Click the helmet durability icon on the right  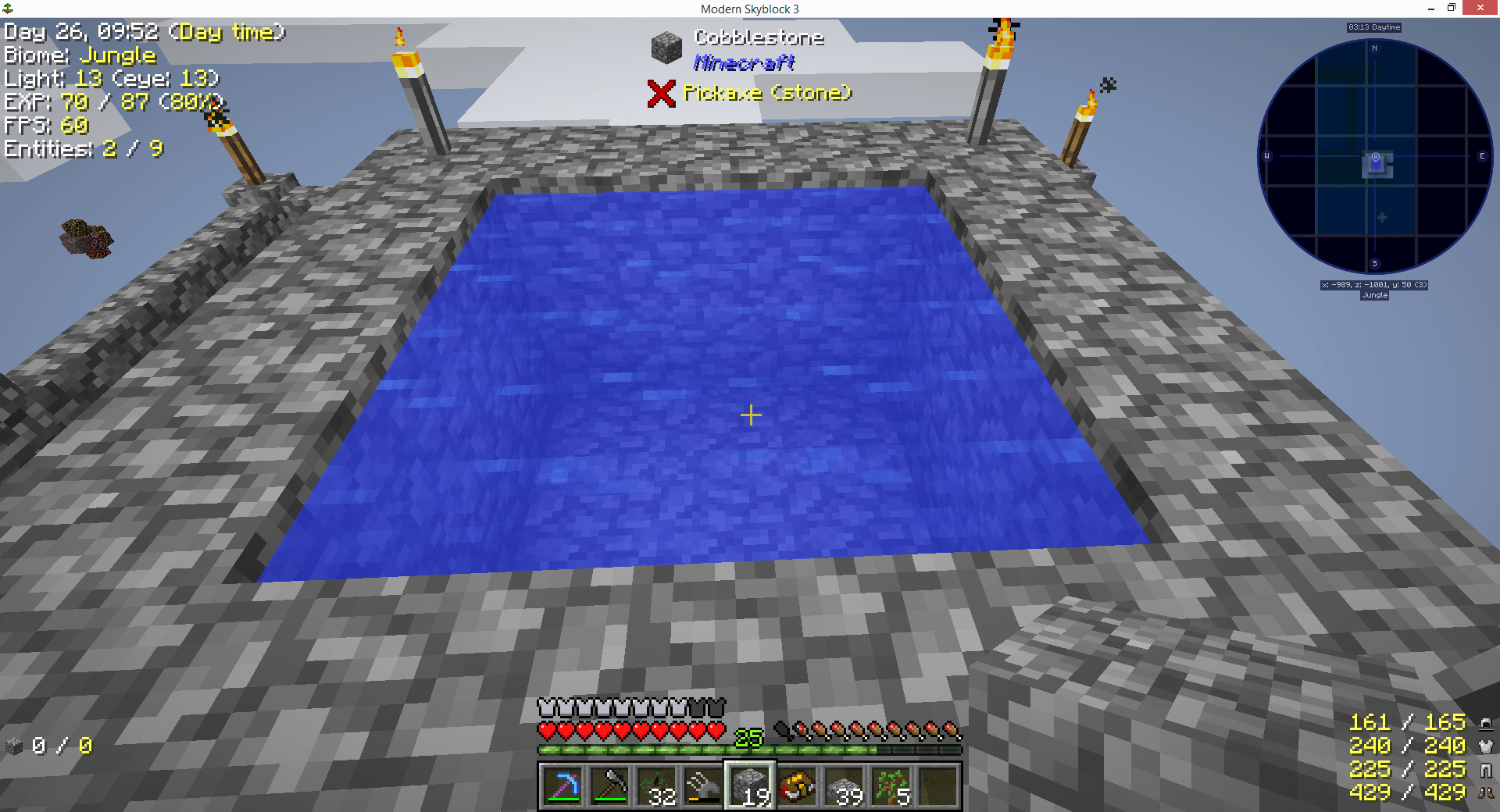pyautogui.click(x=1485, y=723)
